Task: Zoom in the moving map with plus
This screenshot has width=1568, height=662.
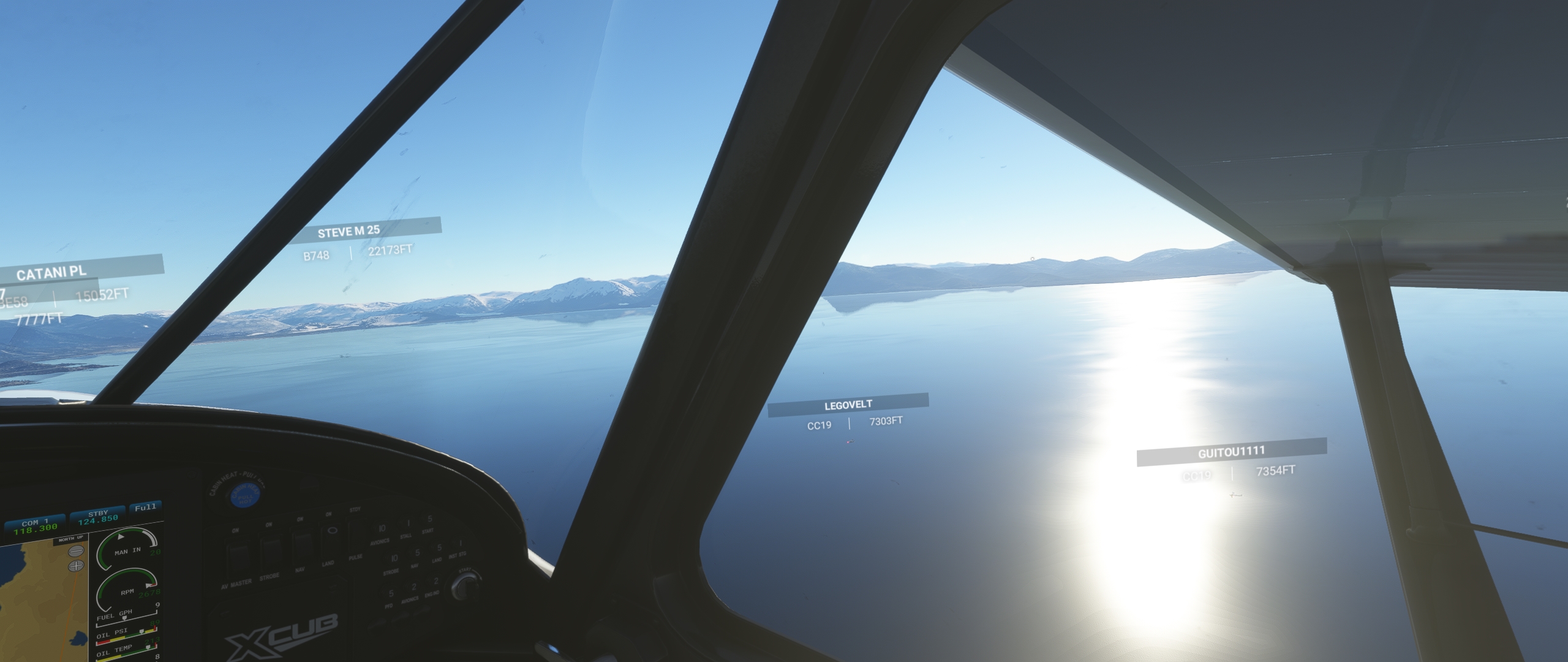Action: click(77, 566)
